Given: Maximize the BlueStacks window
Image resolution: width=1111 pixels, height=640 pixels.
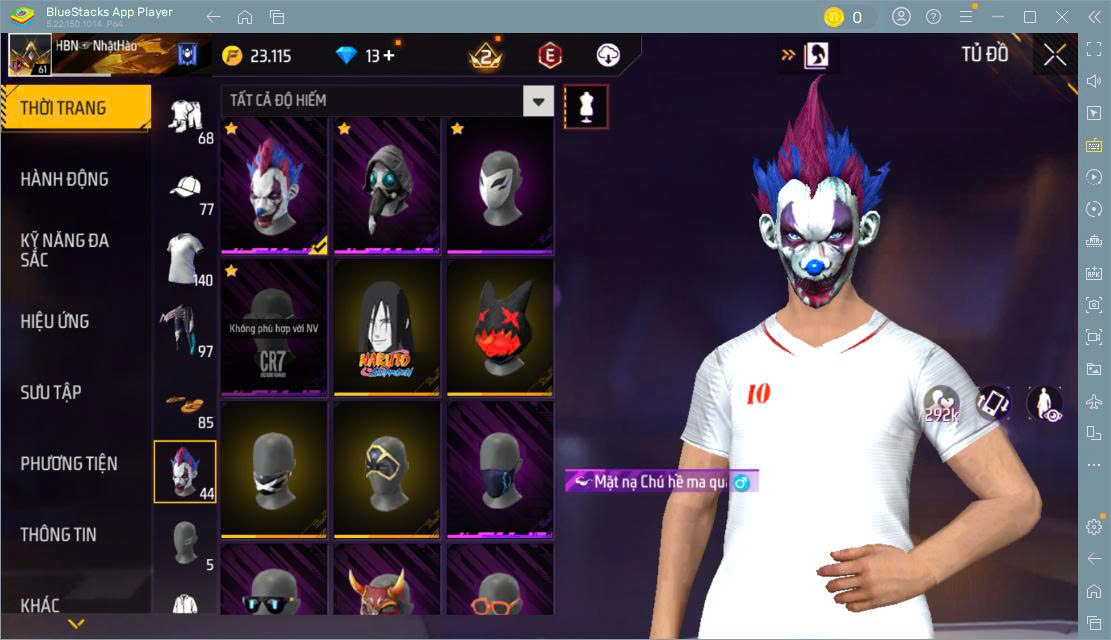Looking at the screenshot, I should tap(1030, 17).
